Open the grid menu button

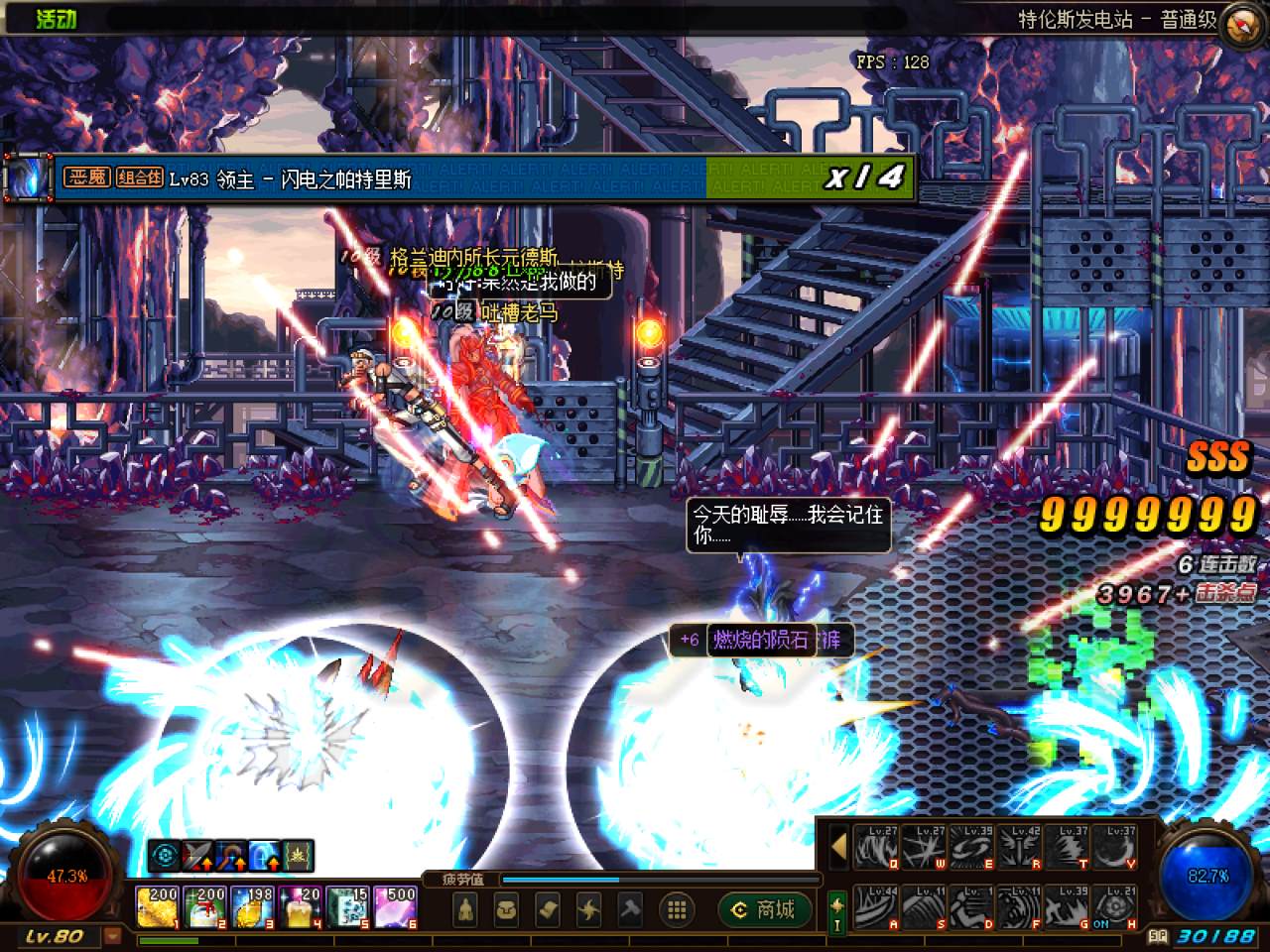(x=678, y=908)
